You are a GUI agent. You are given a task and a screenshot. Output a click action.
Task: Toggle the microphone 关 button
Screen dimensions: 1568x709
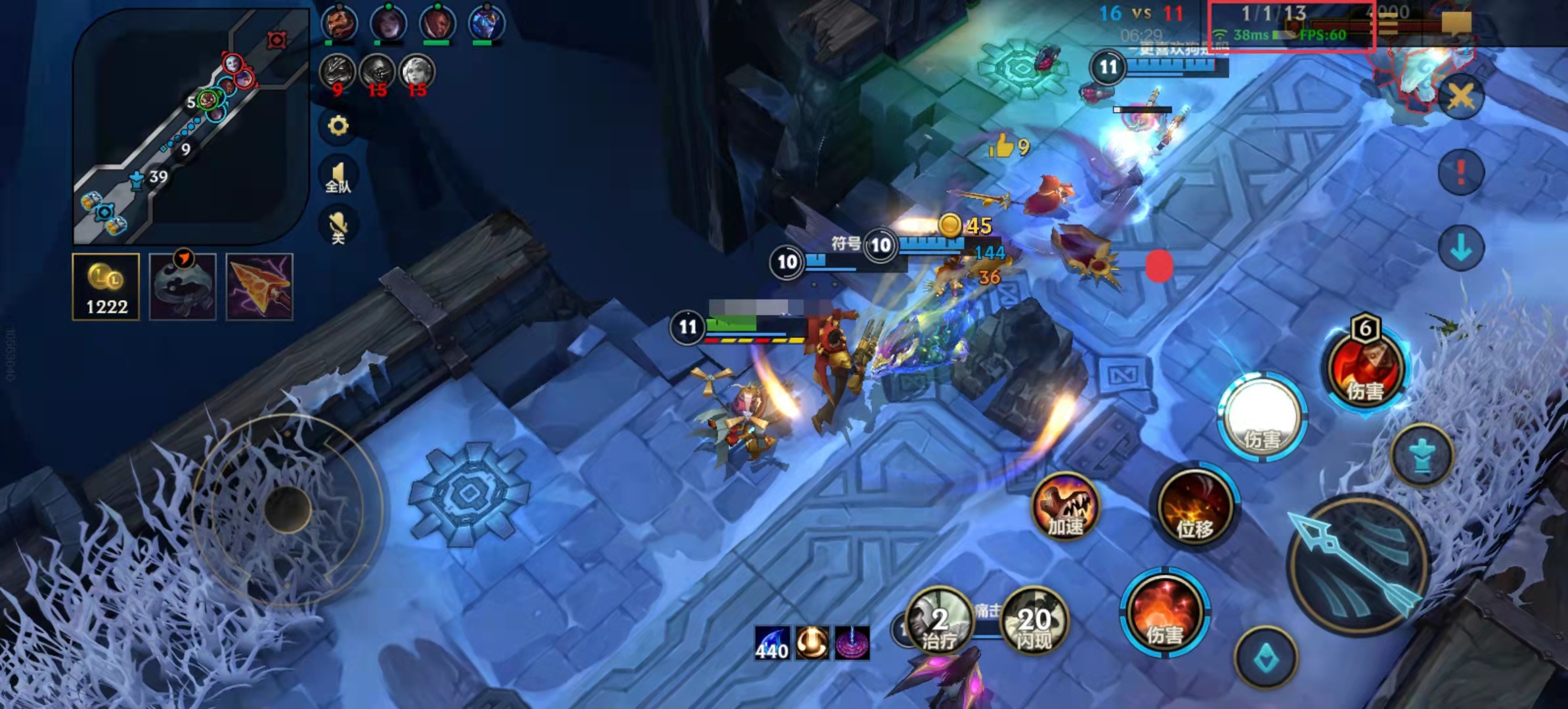point(338,226)
